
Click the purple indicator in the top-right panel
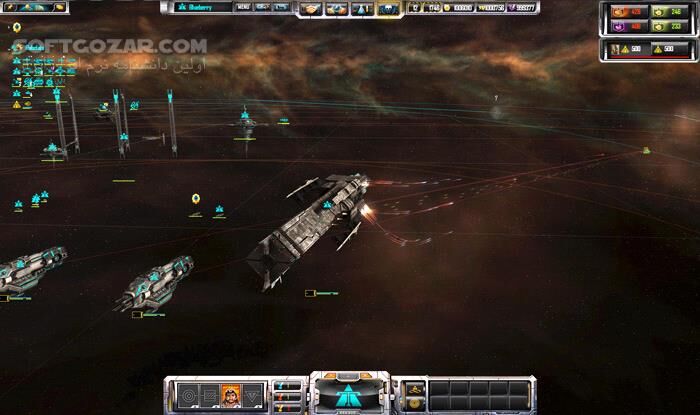click(x=620, y=28)
